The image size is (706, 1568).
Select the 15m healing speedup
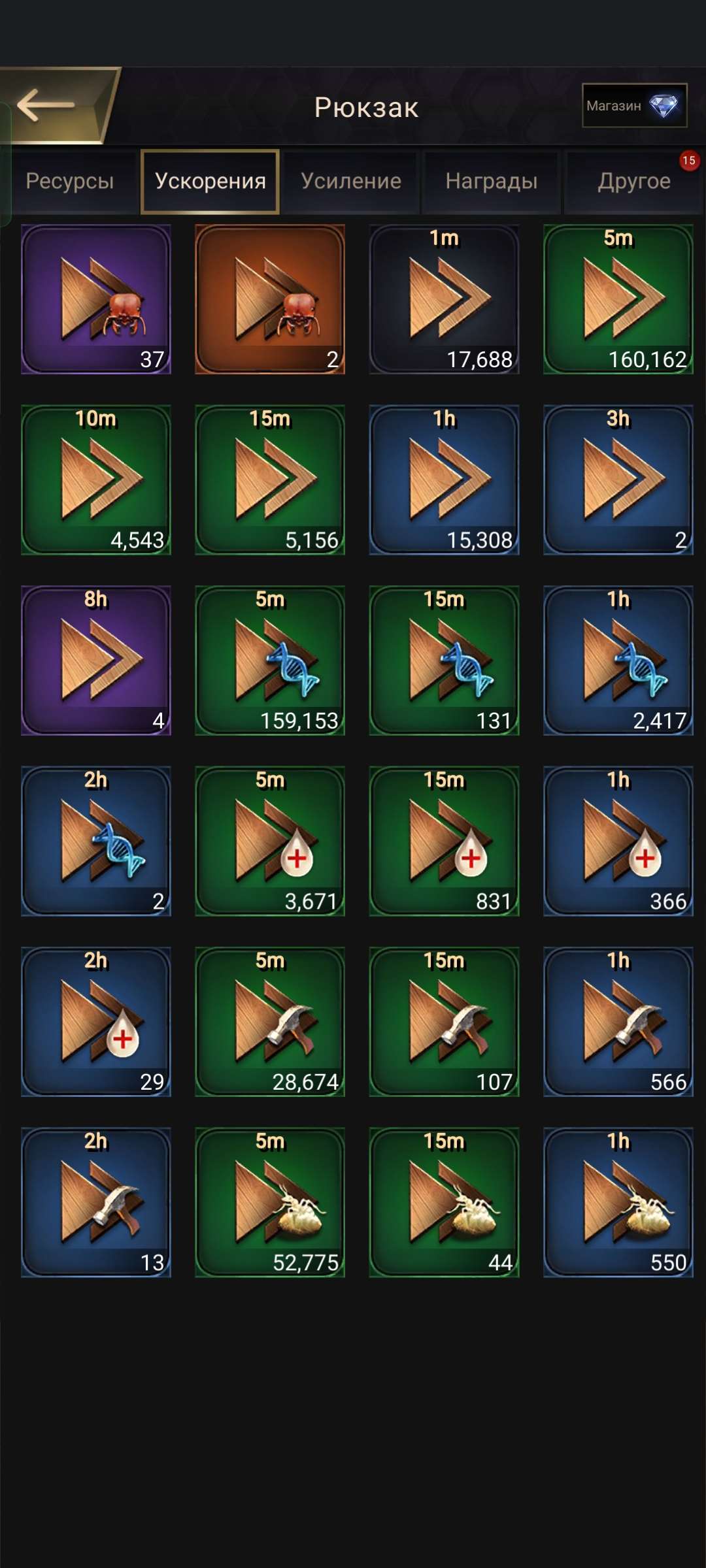pos(445,841)
